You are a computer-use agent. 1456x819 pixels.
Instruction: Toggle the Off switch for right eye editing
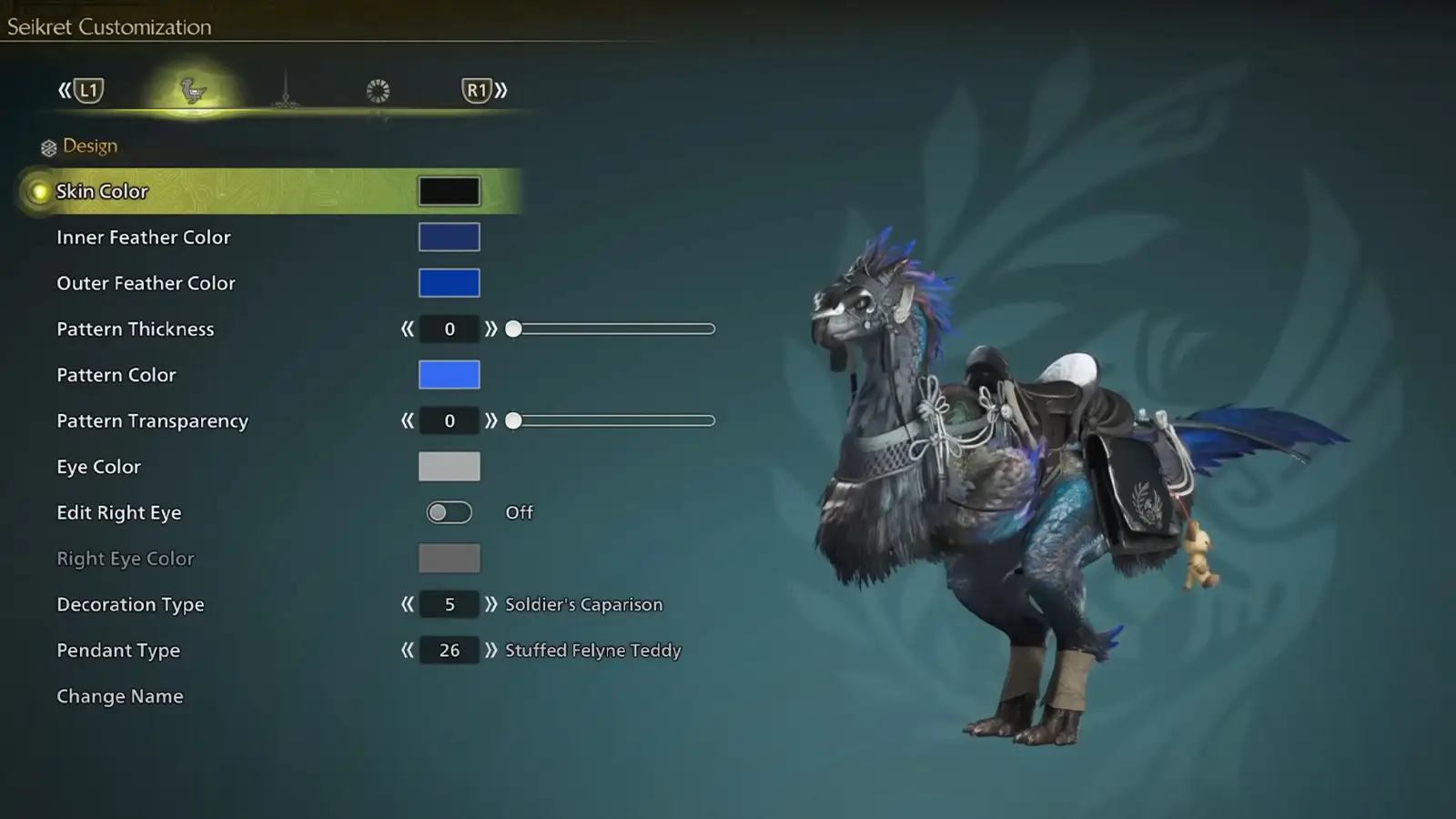(449, 512)
